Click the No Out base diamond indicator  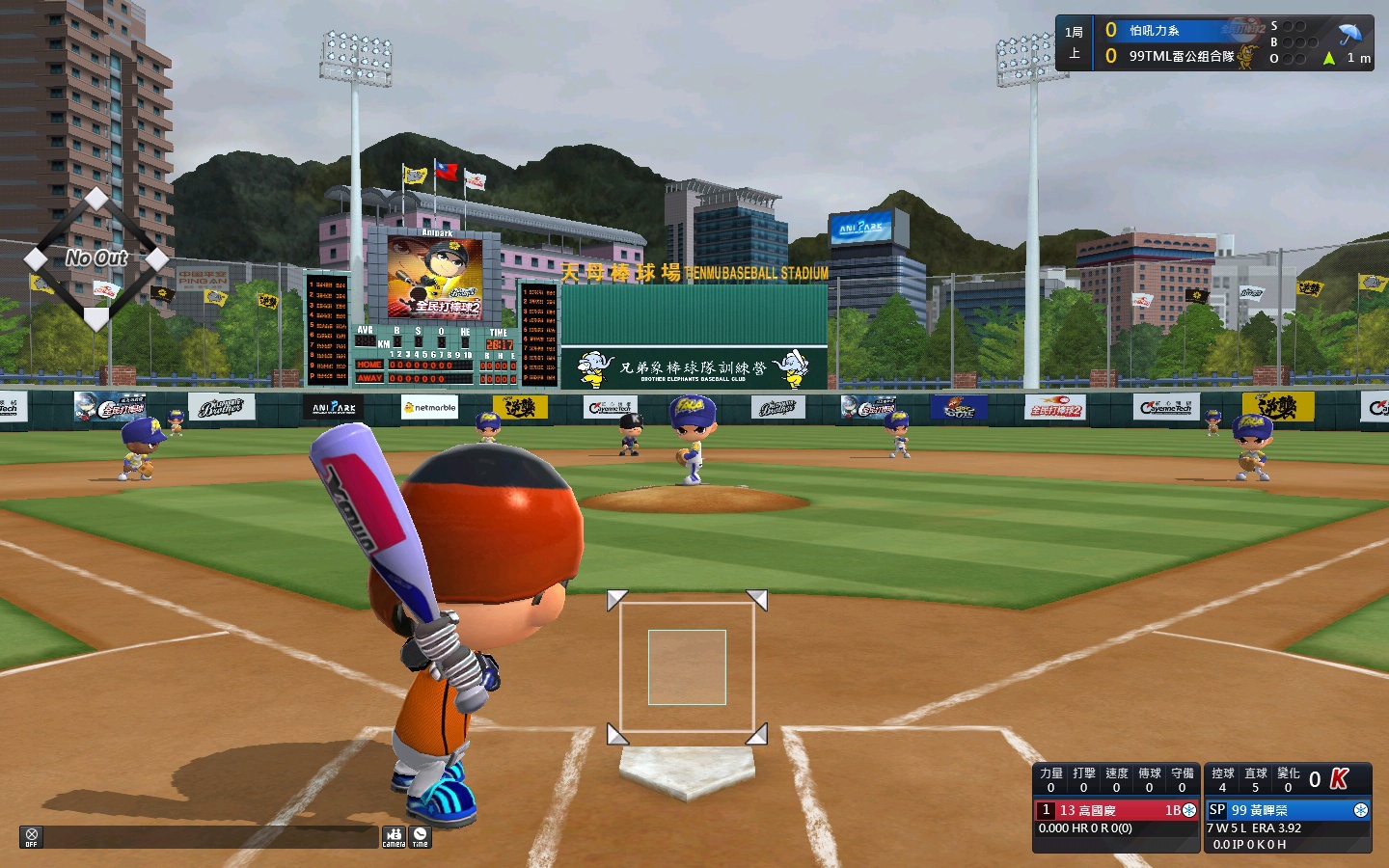point(96,258)
